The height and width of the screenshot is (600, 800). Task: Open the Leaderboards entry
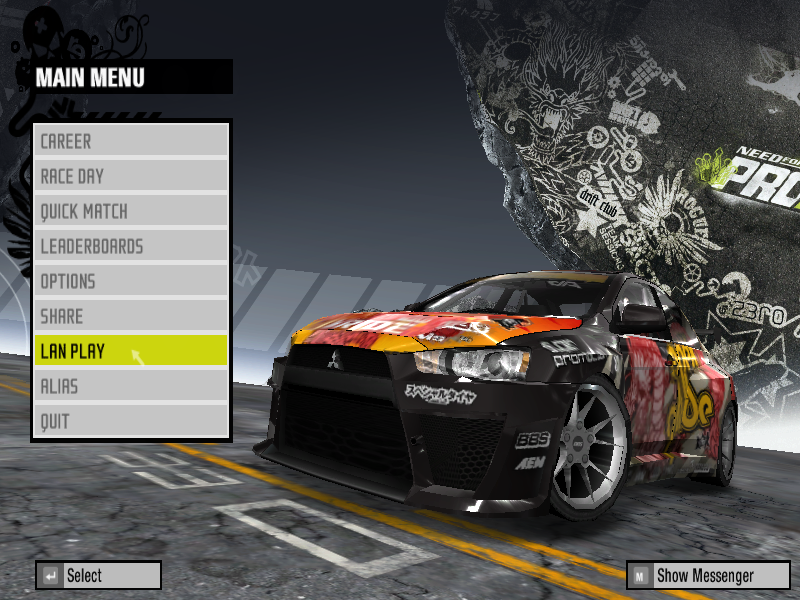[x=131, y=246]
